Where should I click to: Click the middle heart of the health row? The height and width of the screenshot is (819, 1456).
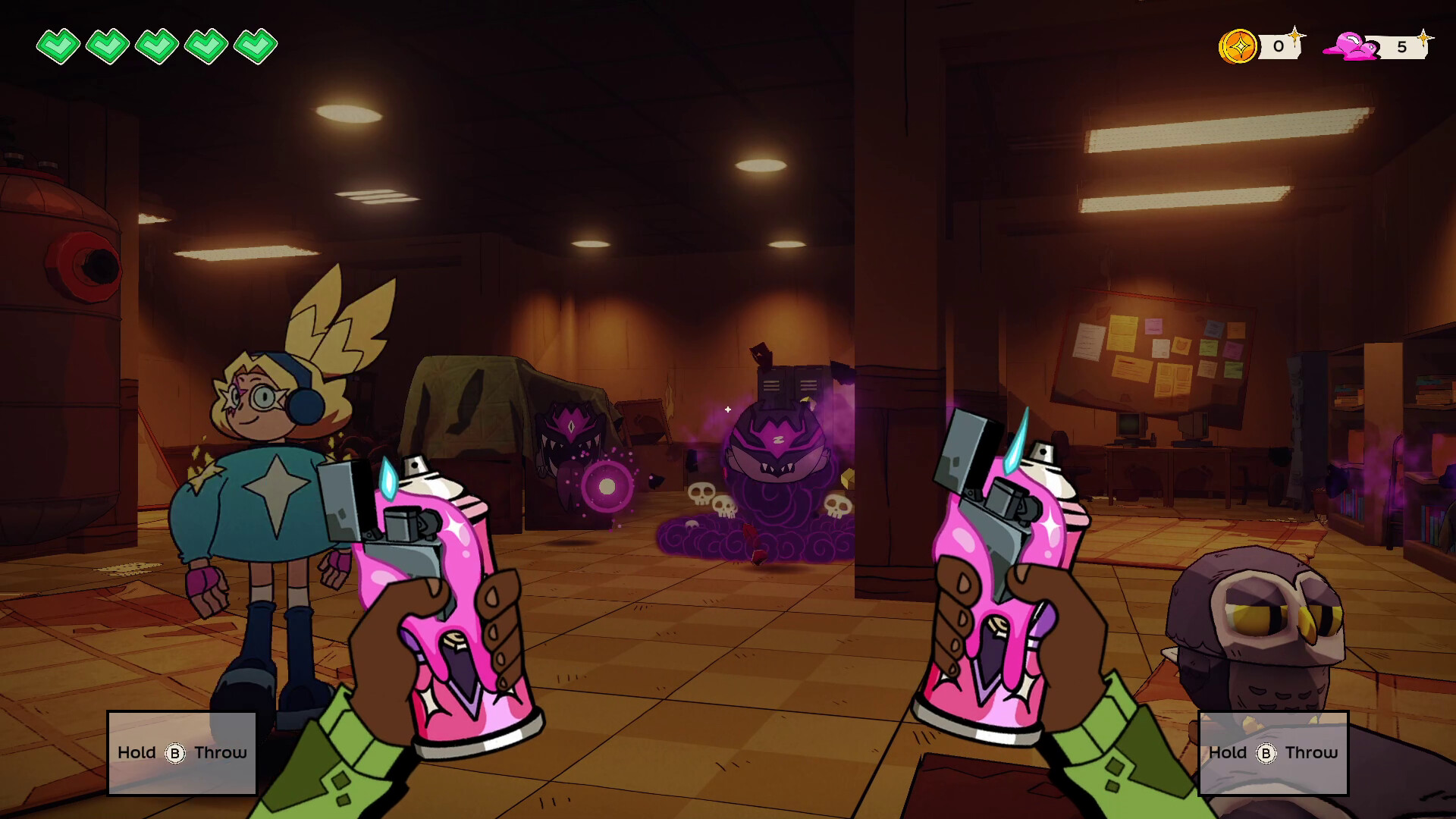click(x=156, y=45)
